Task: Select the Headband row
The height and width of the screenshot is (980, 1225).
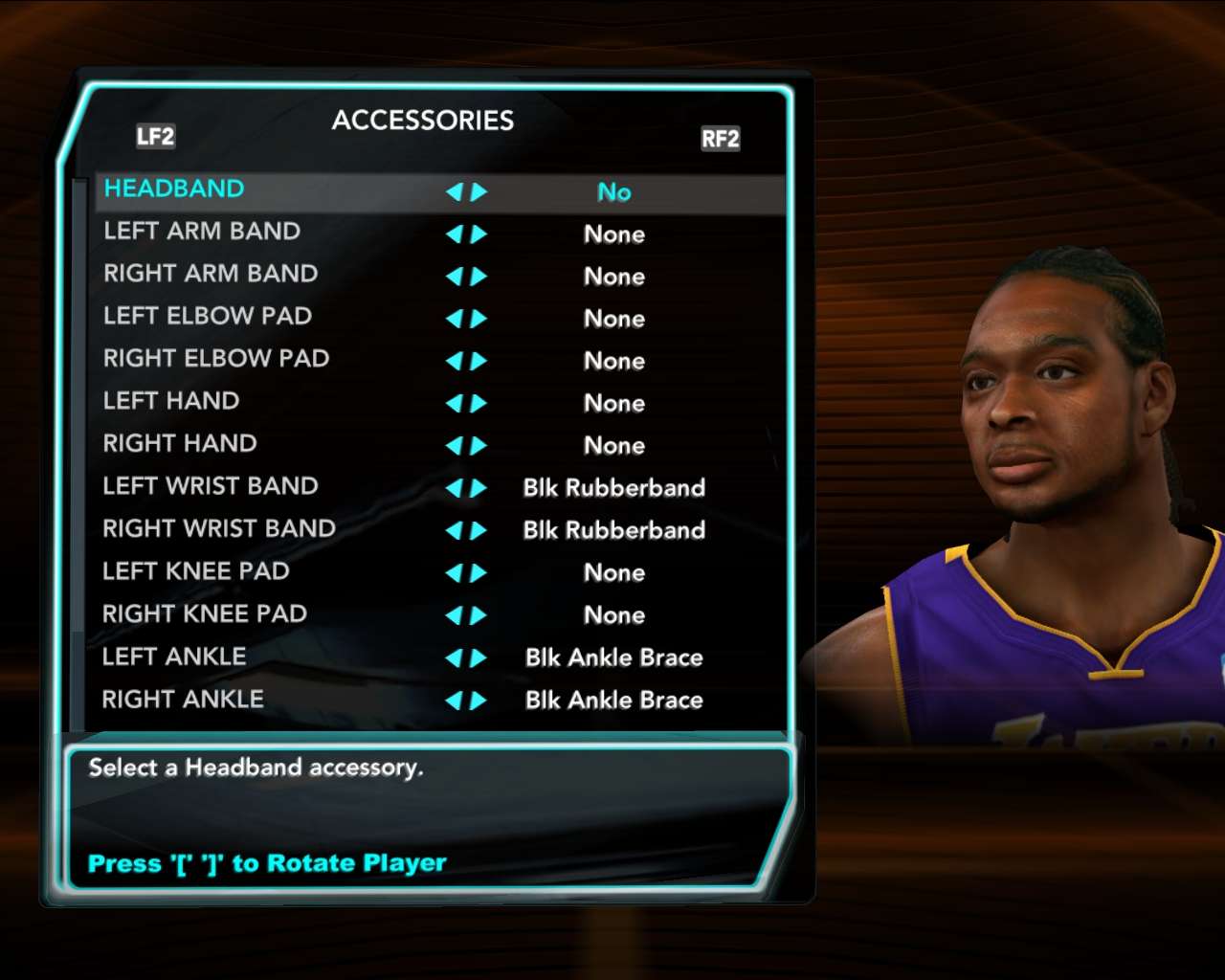Action: (x=174, y=189)
